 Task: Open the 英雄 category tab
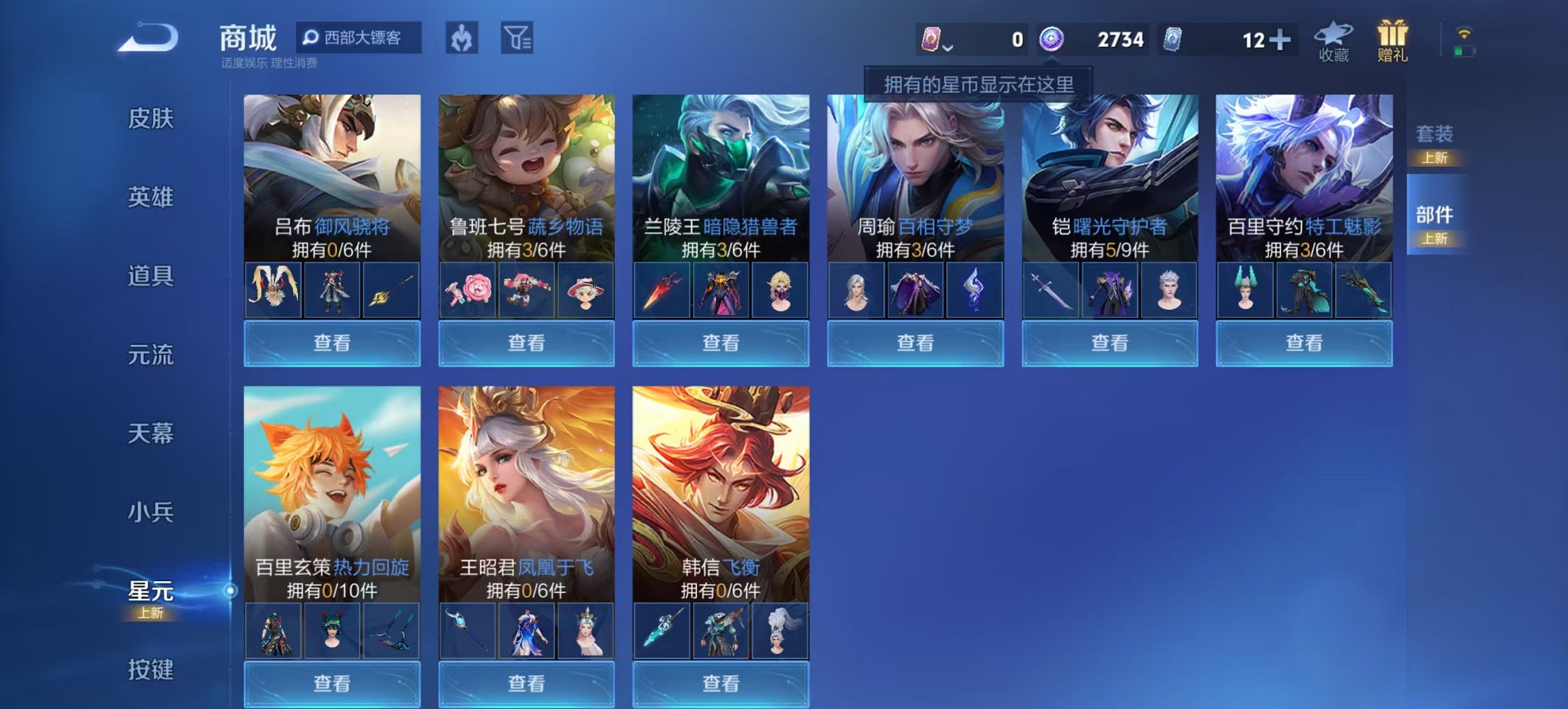[152, 198]
